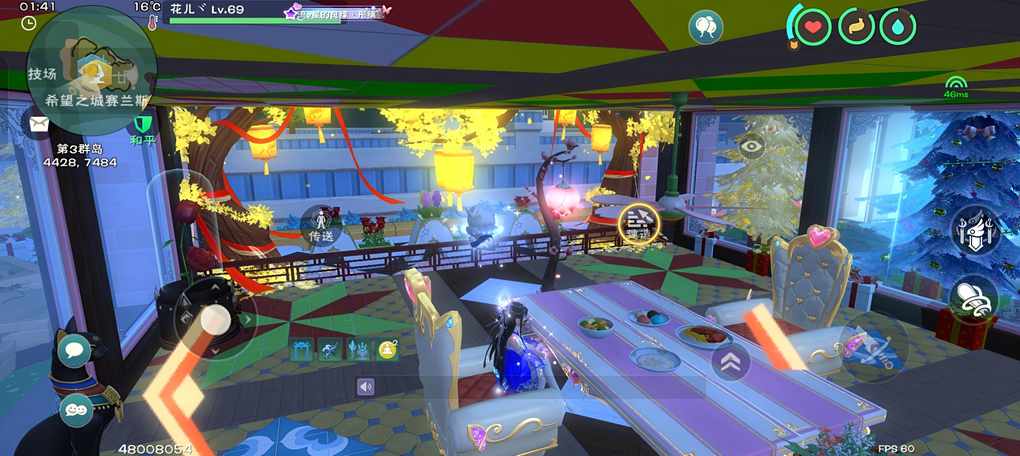Toggle the green peace mode shield
The height and width of the screenshot is (456, 1020).
tap(142, 124)
